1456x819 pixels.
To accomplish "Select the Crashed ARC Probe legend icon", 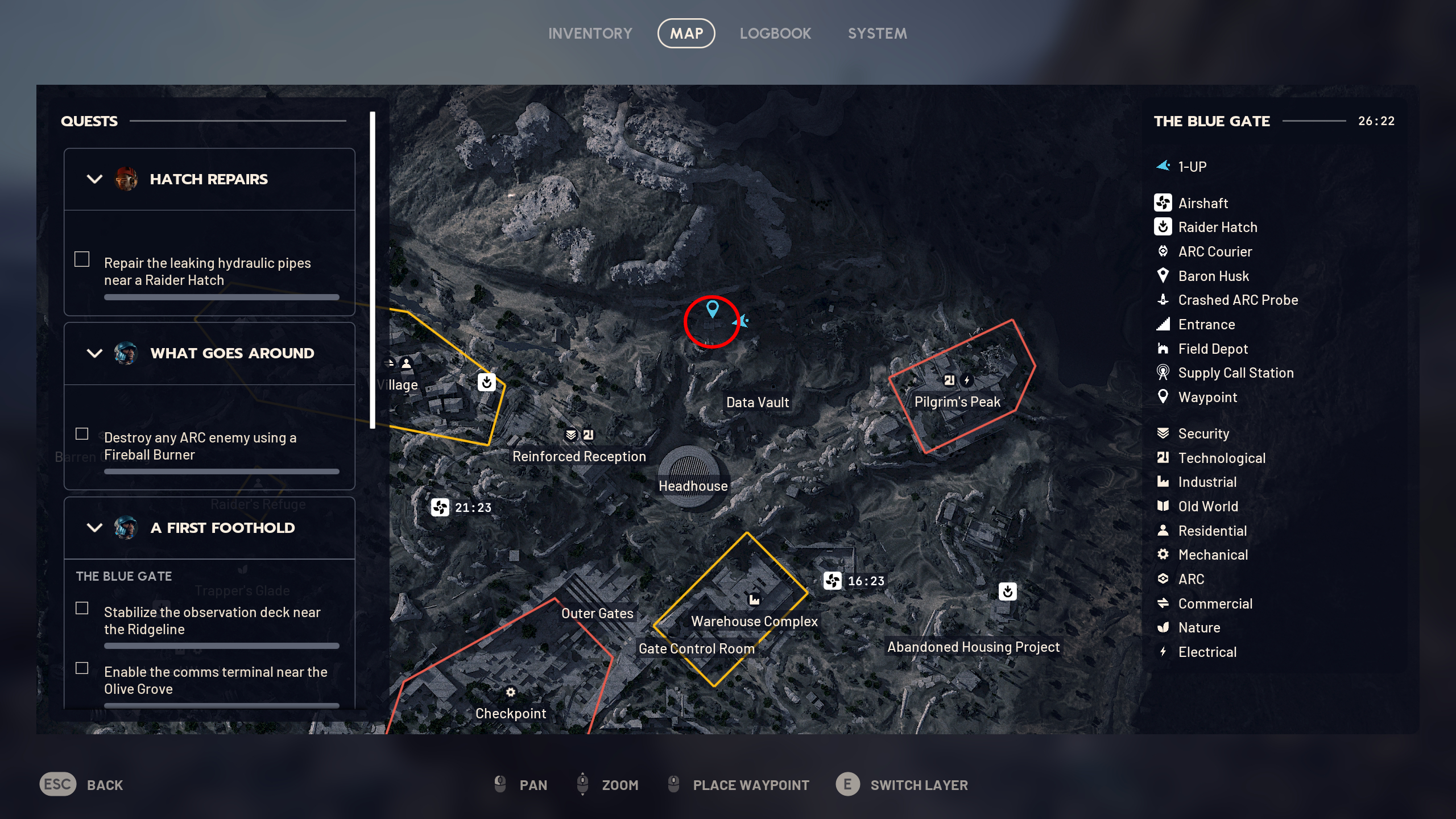I will coord(1164,300).
